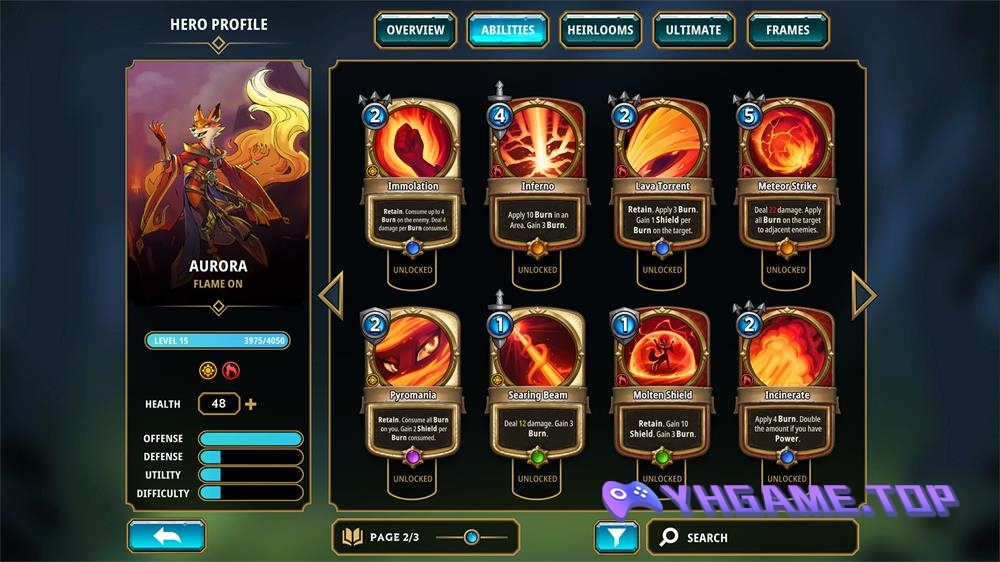Screen dimensions: 1000x562
Task: Switch to the Overview tab
Action: pos(415,30)
